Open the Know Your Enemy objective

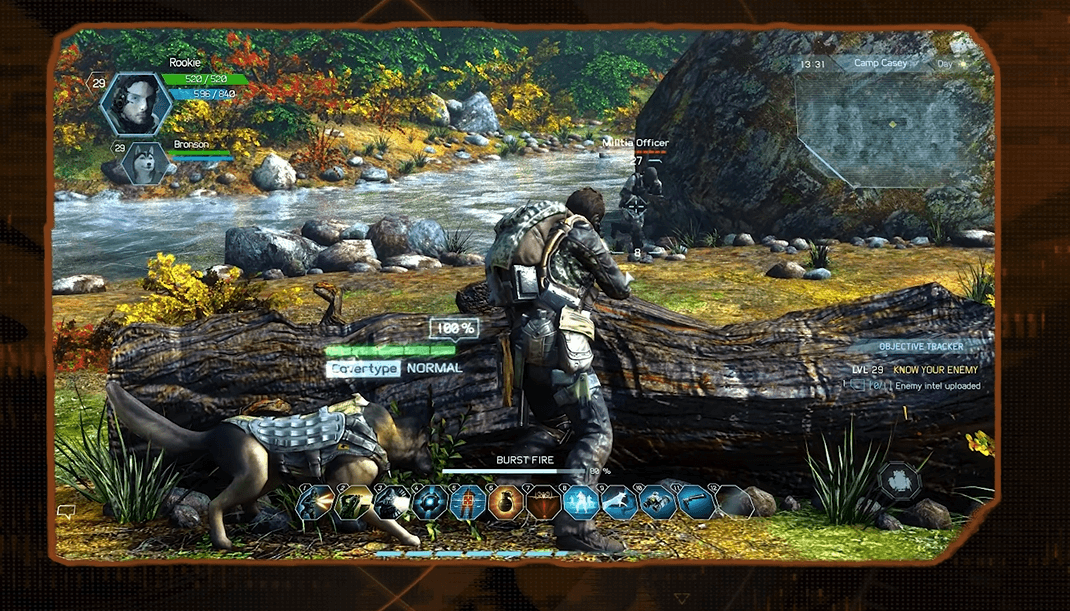tap(936, 370)
